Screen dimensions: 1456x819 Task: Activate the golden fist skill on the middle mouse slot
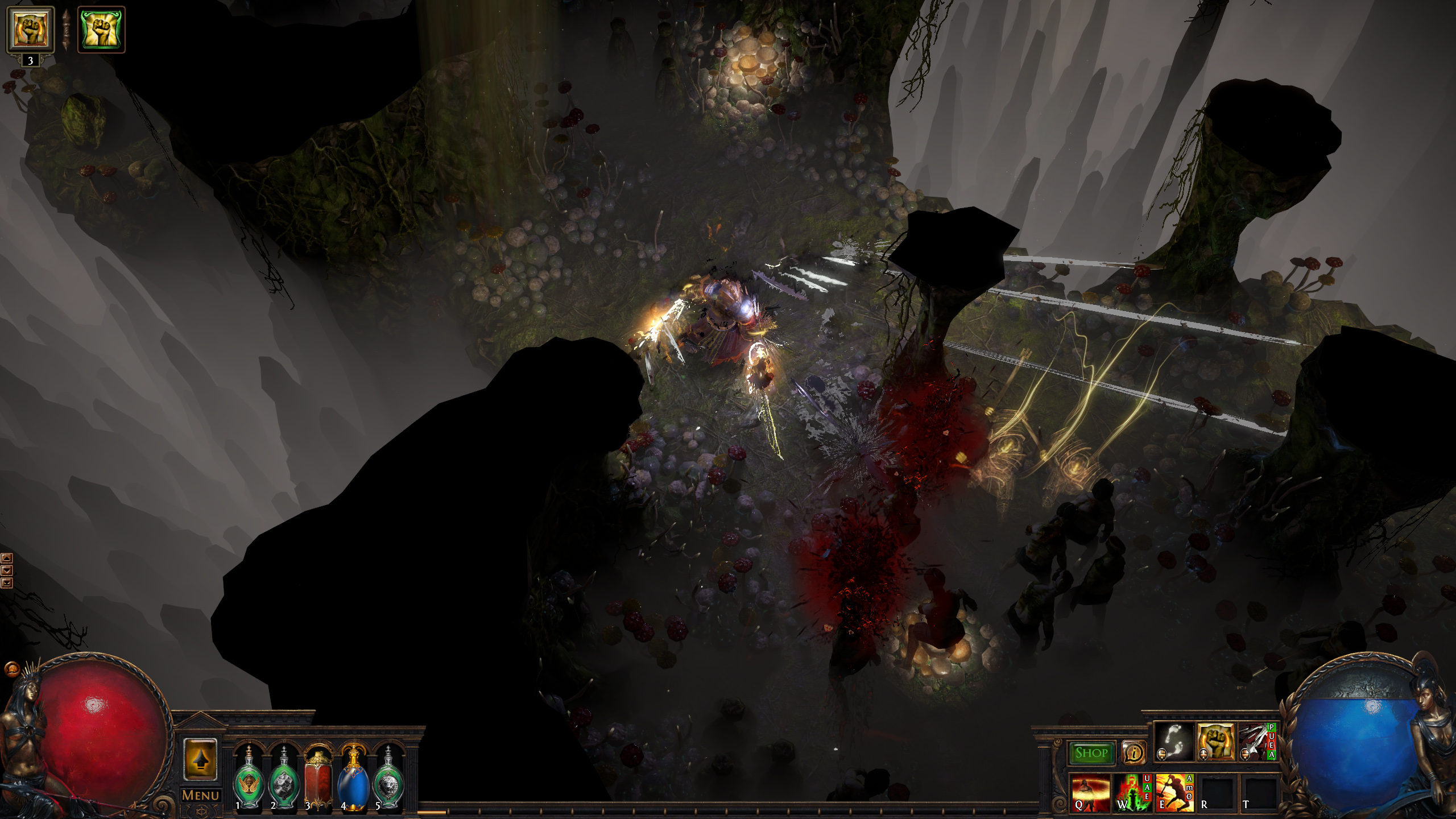coord(1217,743)
